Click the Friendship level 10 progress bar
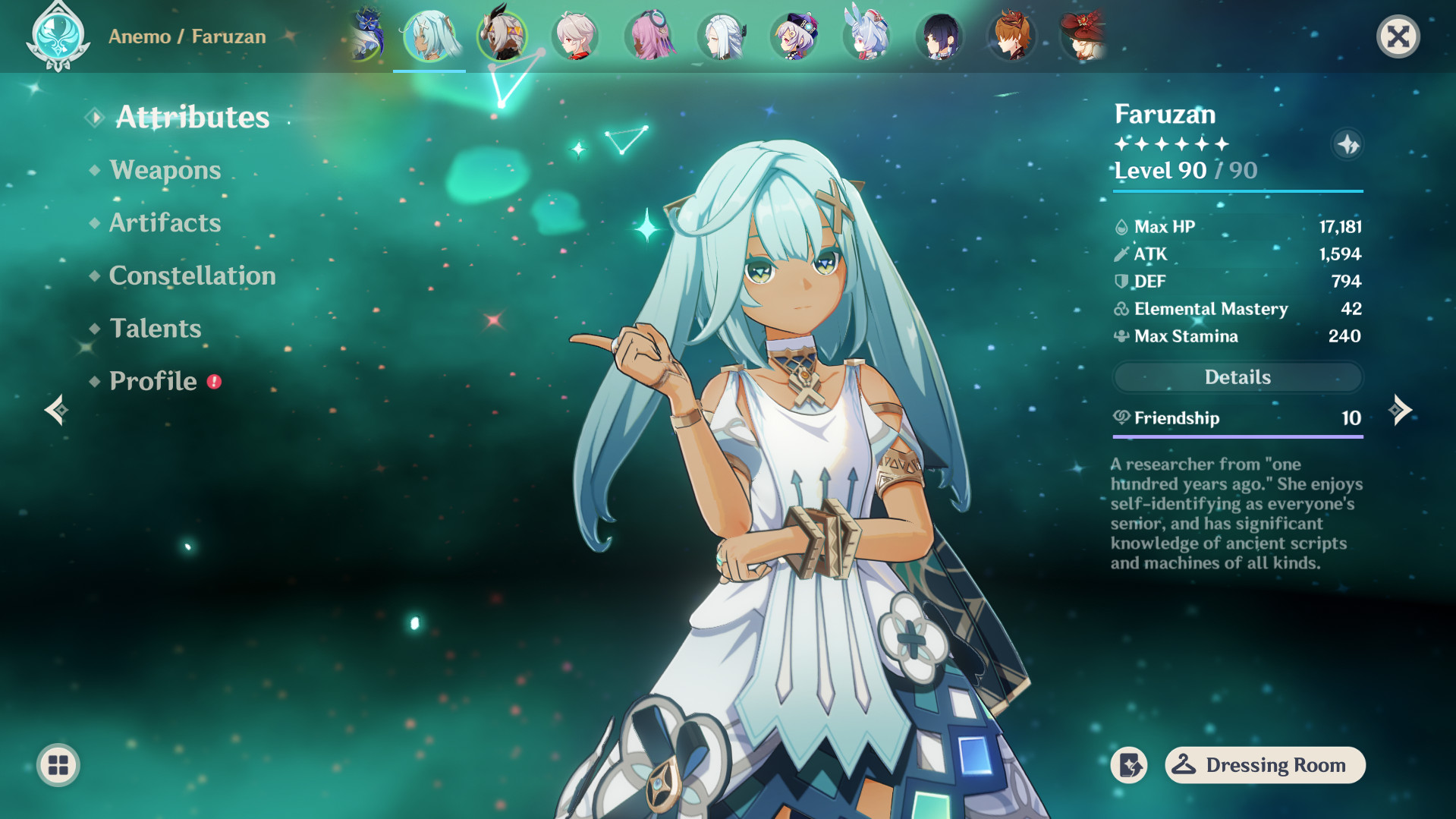The image size is (1456, 819). [x=1237, y=436]
